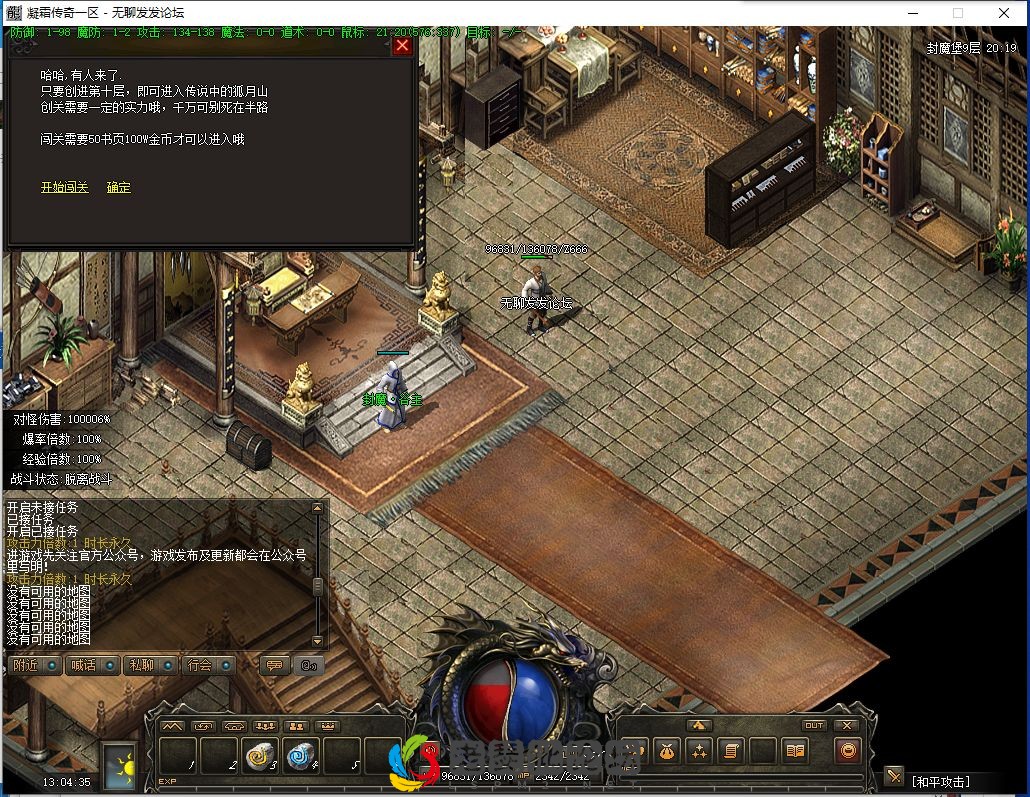Viewport: 1030px width, 797px height.
Task: Open the quest scroll icon
Action: tap(731, 750)
